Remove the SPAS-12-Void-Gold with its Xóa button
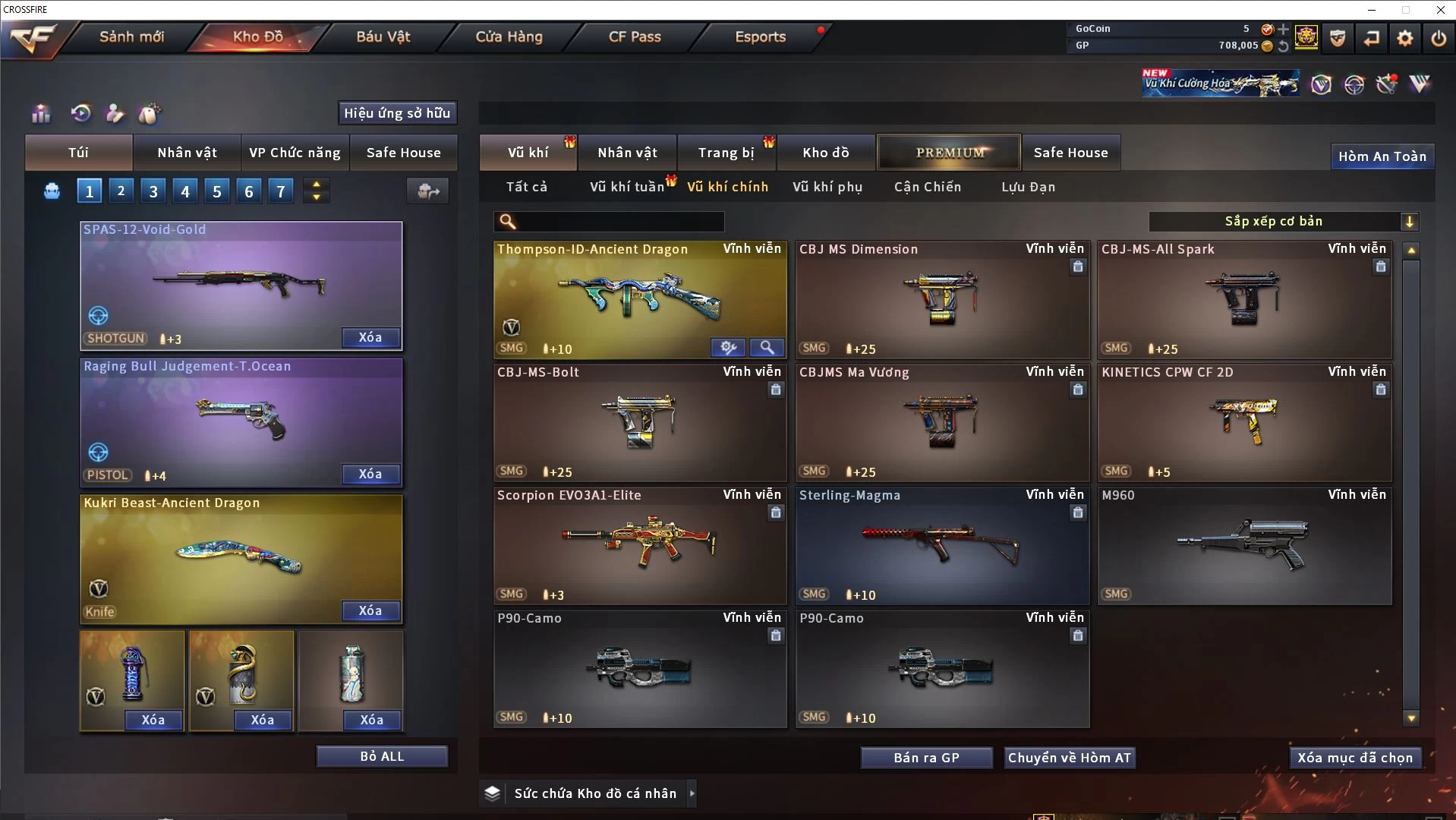Screen dimensions: 1456x820 [370, 337]
